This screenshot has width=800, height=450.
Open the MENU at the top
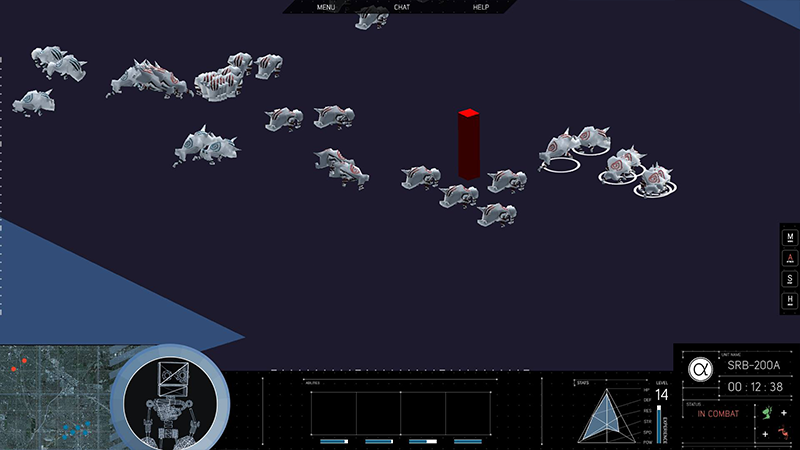[x=326, y=7]
